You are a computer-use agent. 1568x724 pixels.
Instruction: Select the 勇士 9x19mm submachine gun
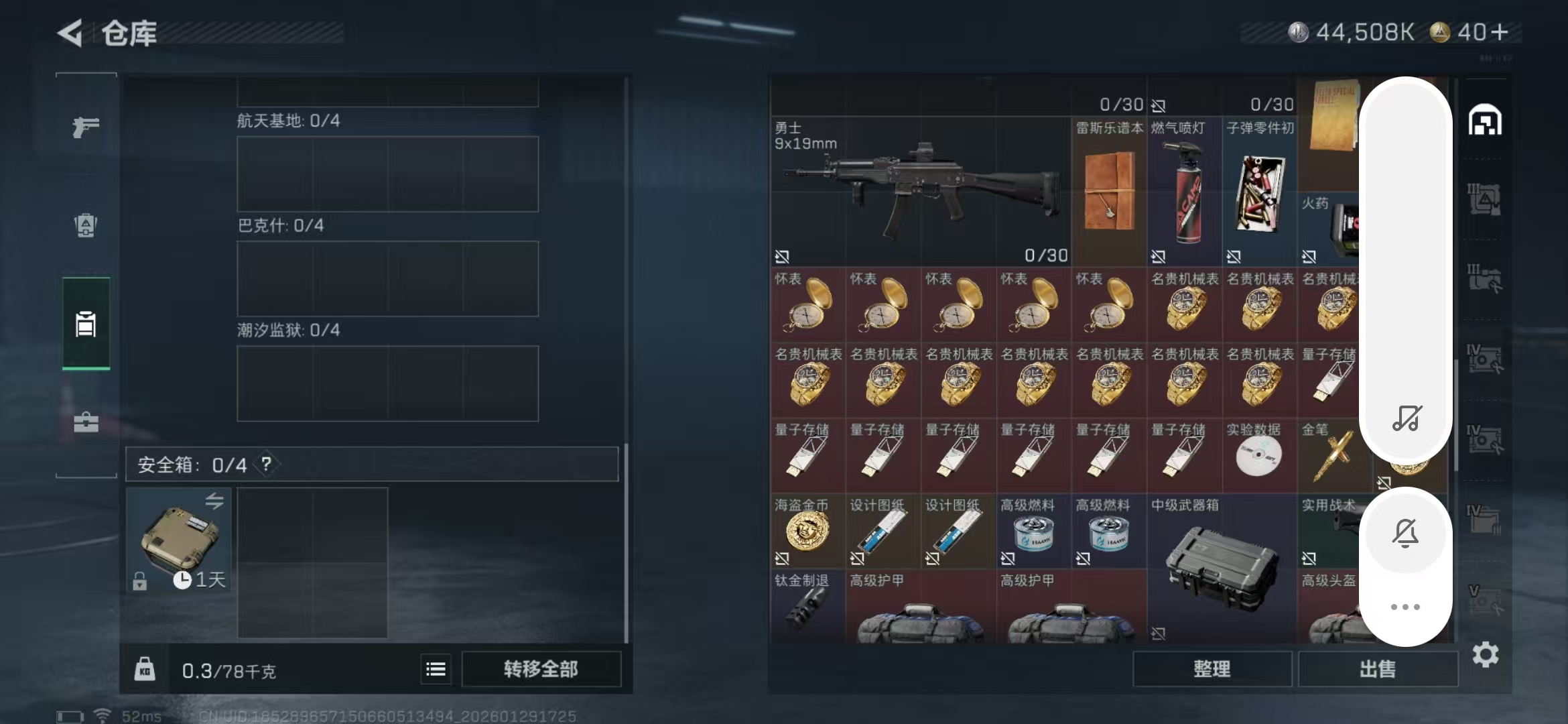tap(921, 192)
